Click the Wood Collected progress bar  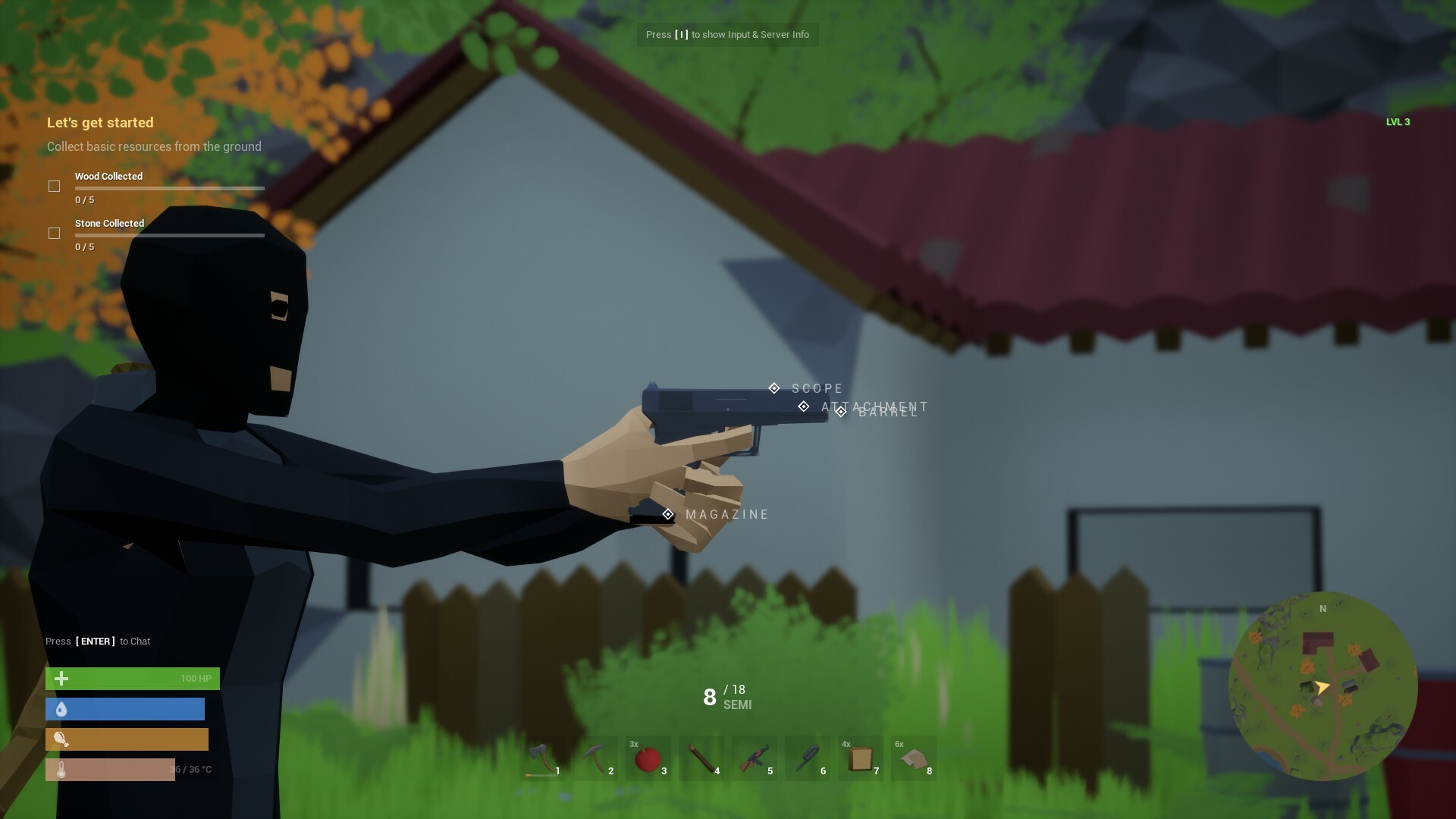[x=169, y=188]
